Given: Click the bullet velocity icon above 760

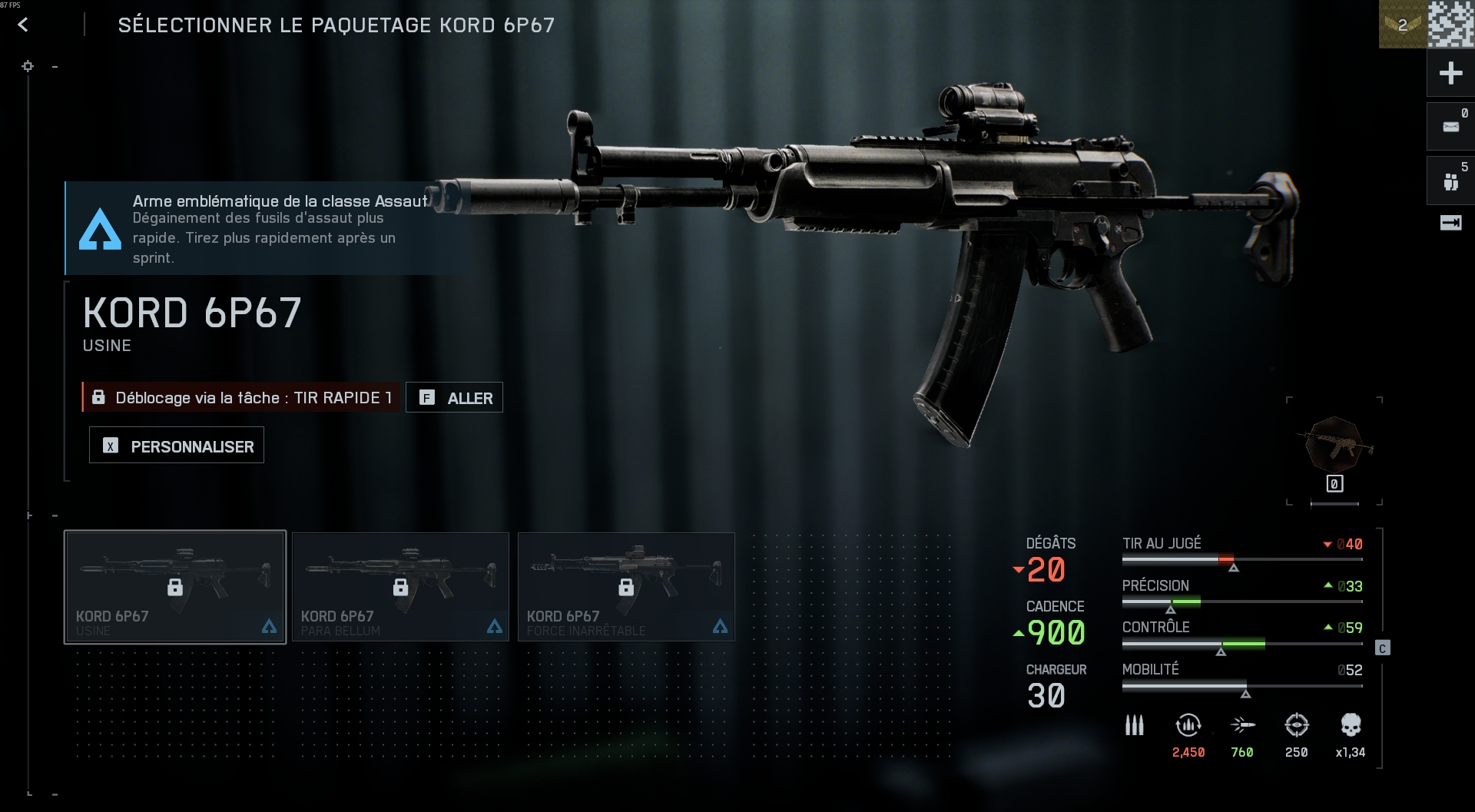Looking at the screenshot, I should [1244, 725].
